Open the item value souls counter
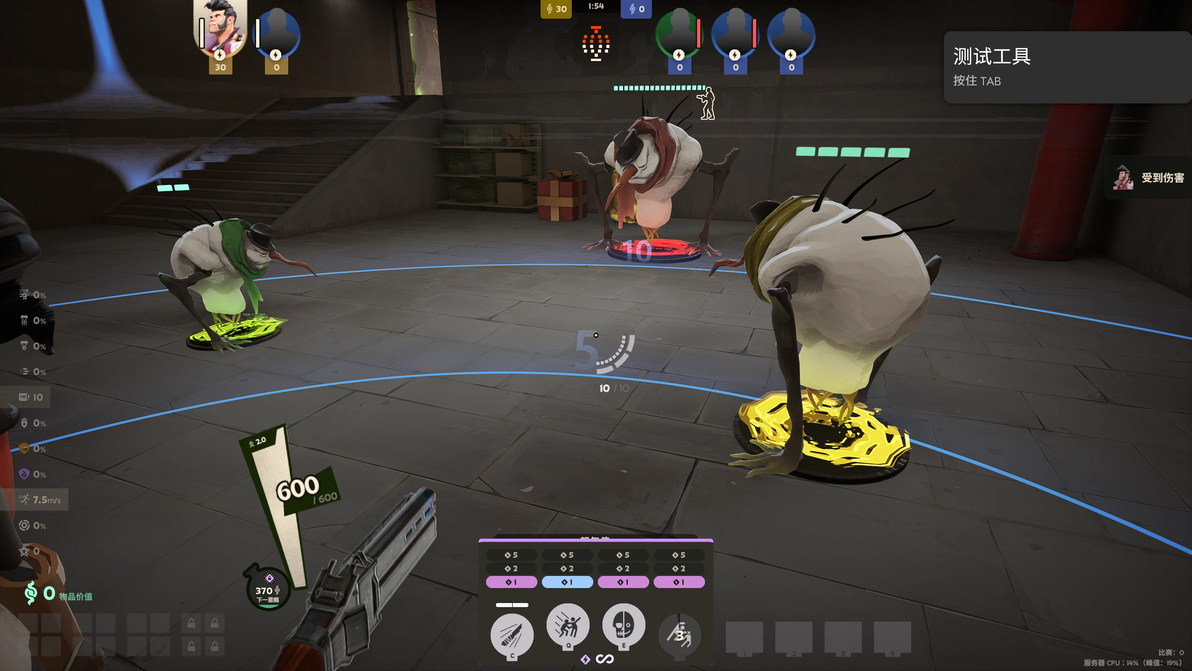Screen dimensions: 1192x671 [58, 594]
